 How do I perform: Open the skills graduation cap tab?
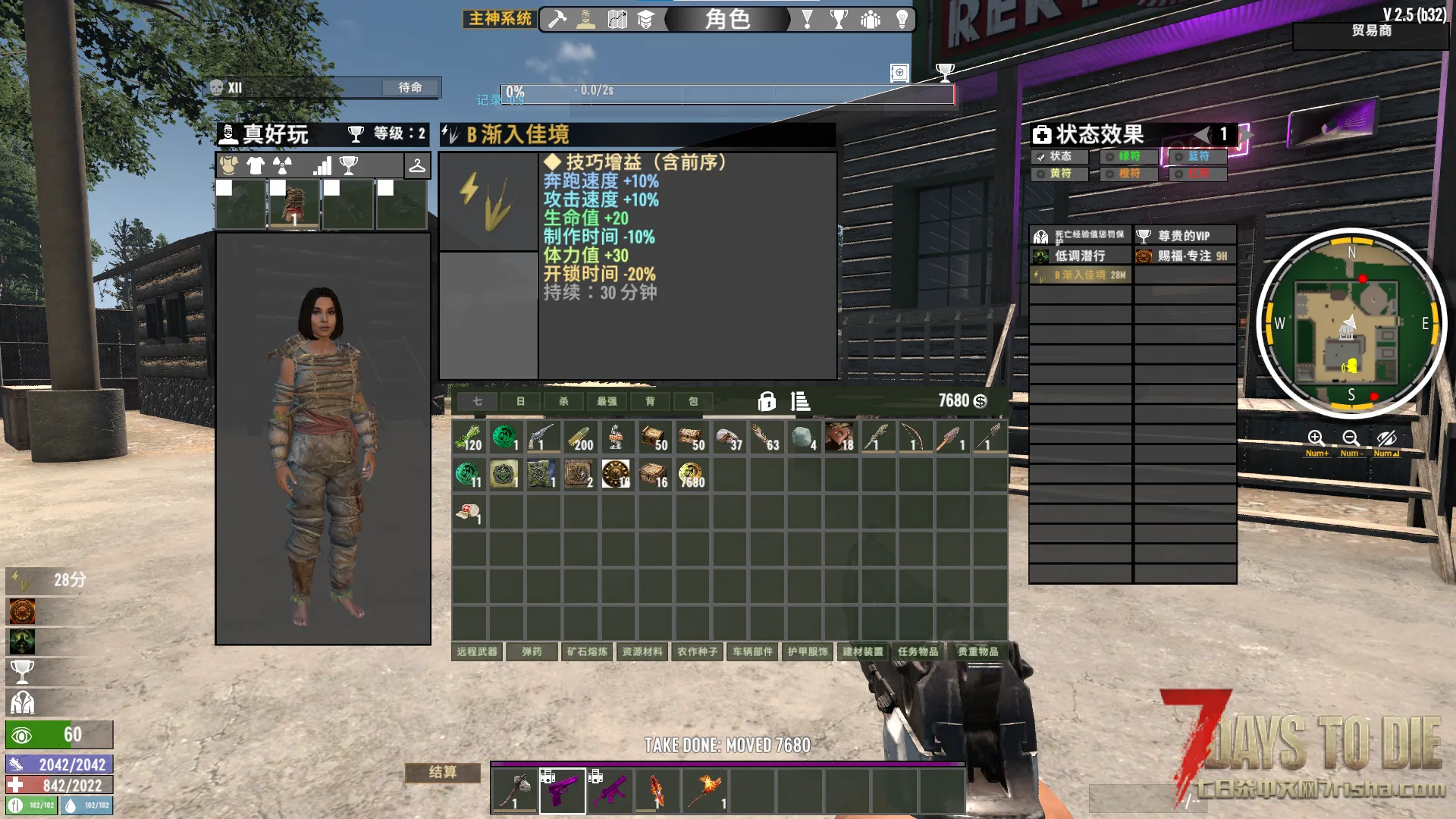coord(645,19)
